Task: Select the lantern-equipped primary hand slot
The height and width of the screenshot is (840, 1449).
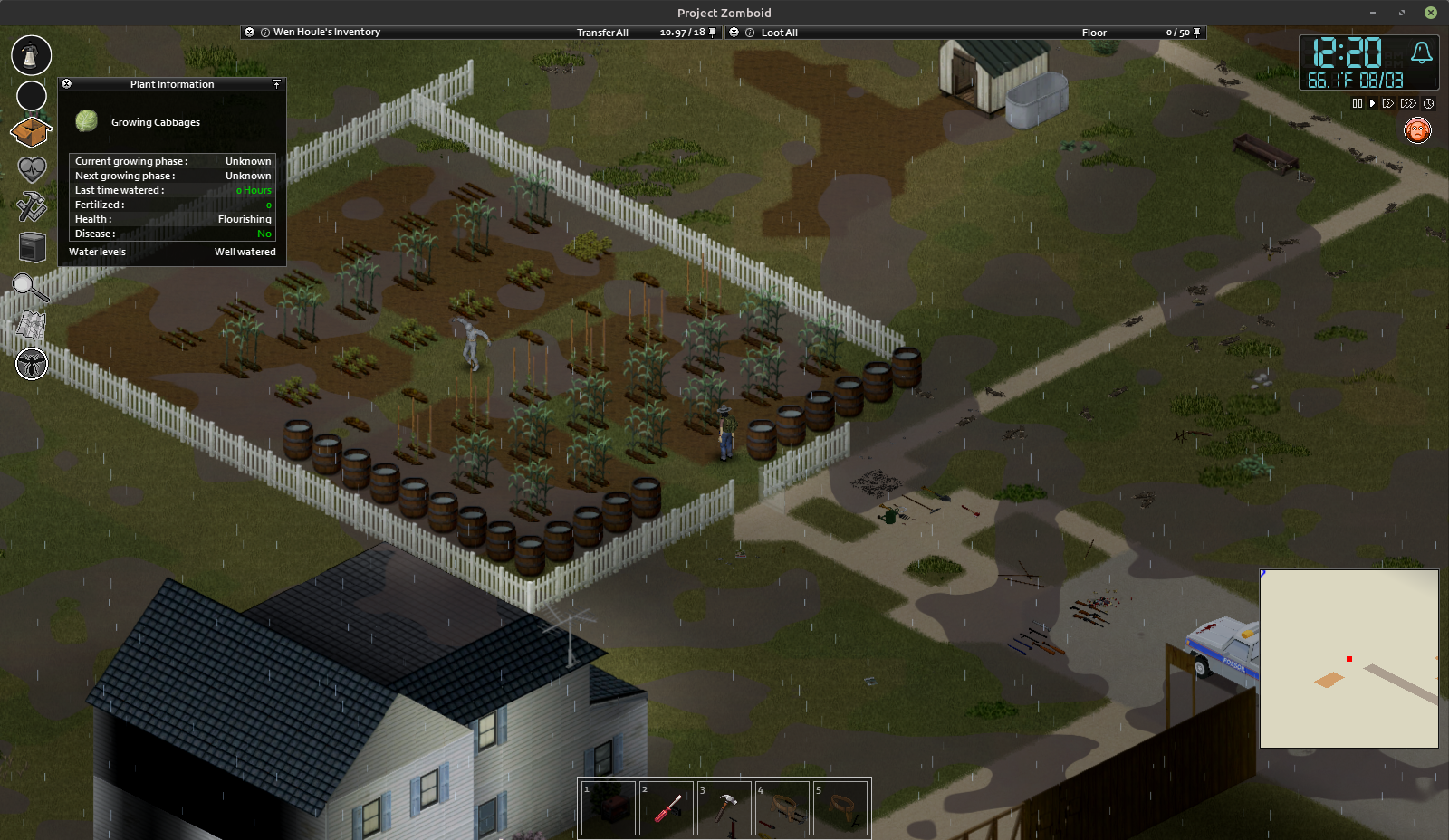Action: pyautogui.click(x=32, y=55)
